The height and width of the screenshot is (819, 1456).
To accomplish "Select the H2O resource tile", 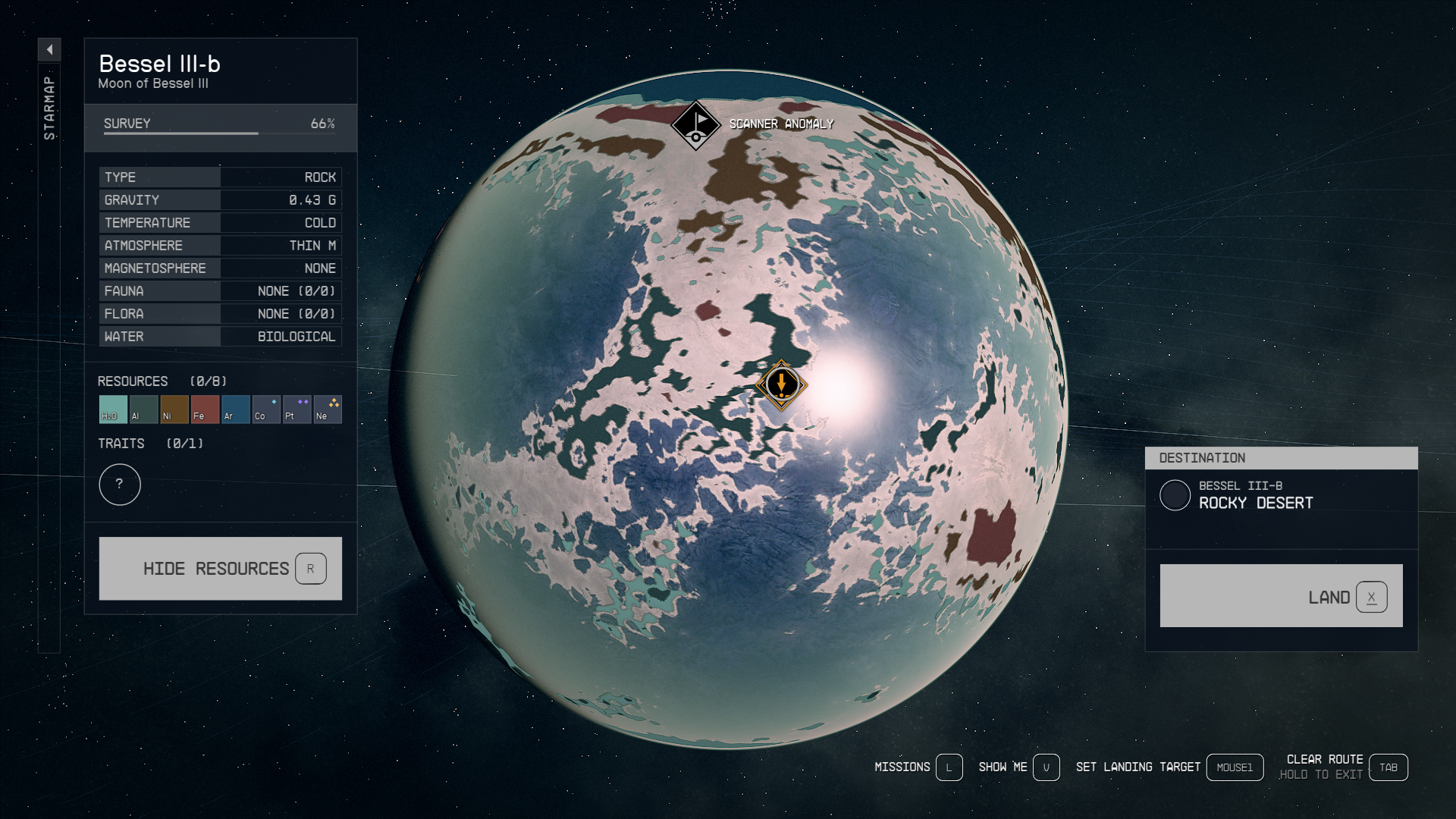I will tap(113, 409).
